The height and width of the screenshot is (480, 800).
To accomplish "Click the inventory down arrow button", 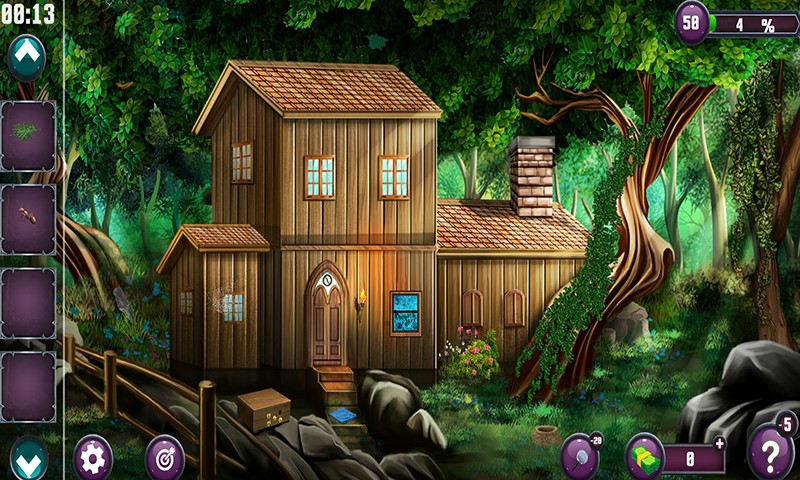I will pyautogui.click(x=27, y=457).
